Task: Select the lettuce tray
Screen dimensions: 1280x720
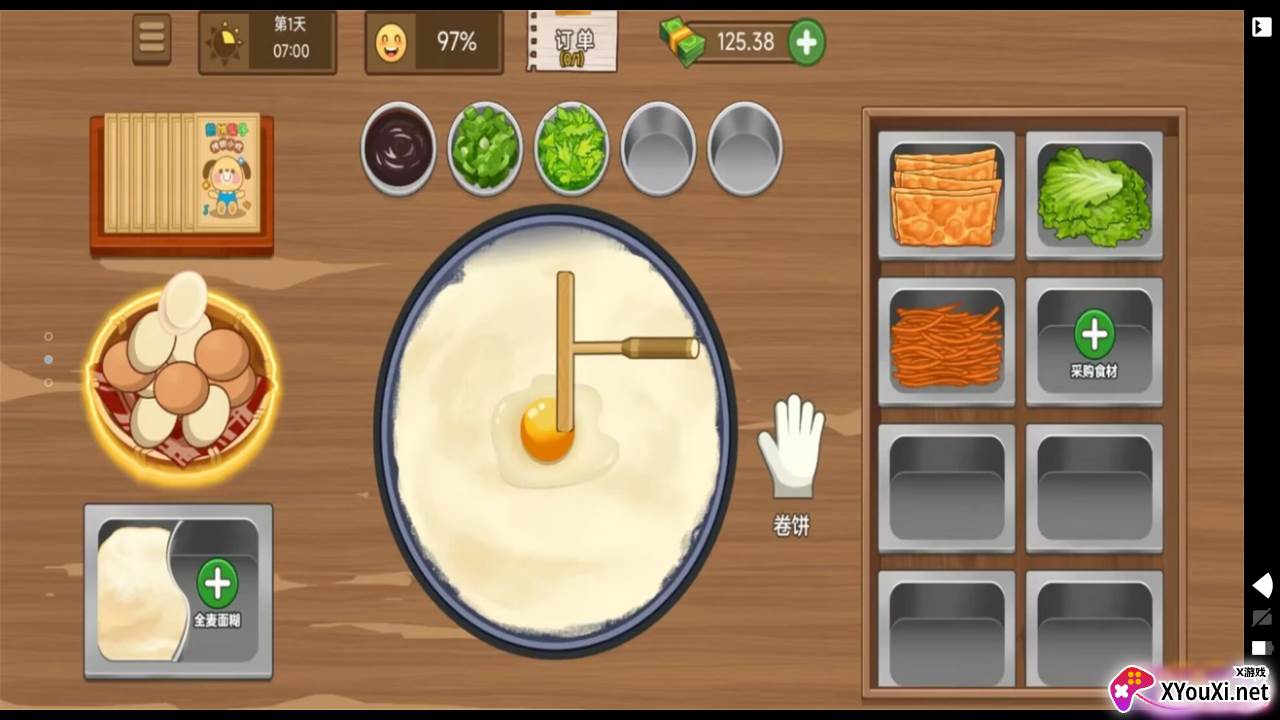Action: [x=1094, y=196]
